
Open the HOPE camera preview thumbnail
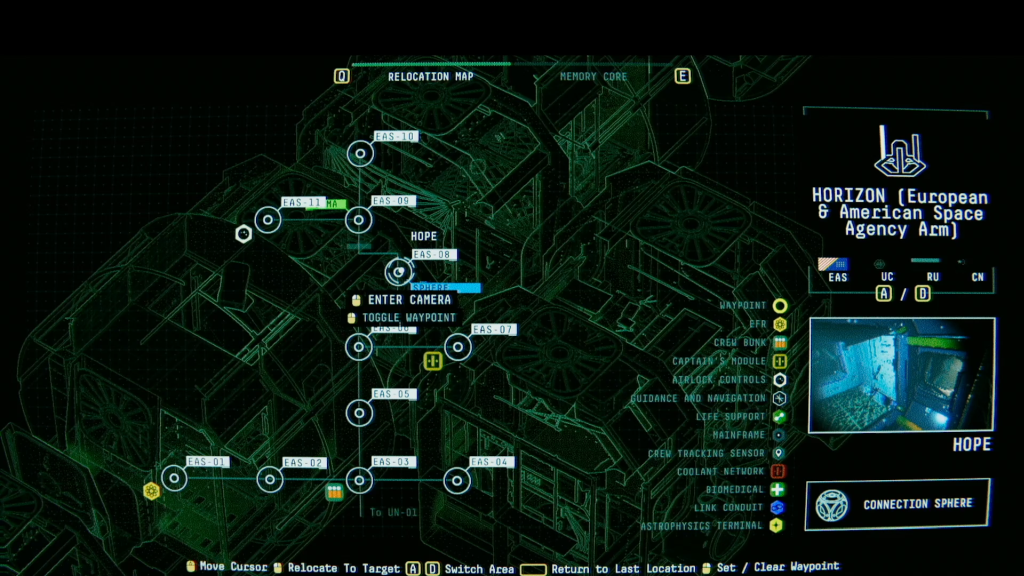[901, 375]
